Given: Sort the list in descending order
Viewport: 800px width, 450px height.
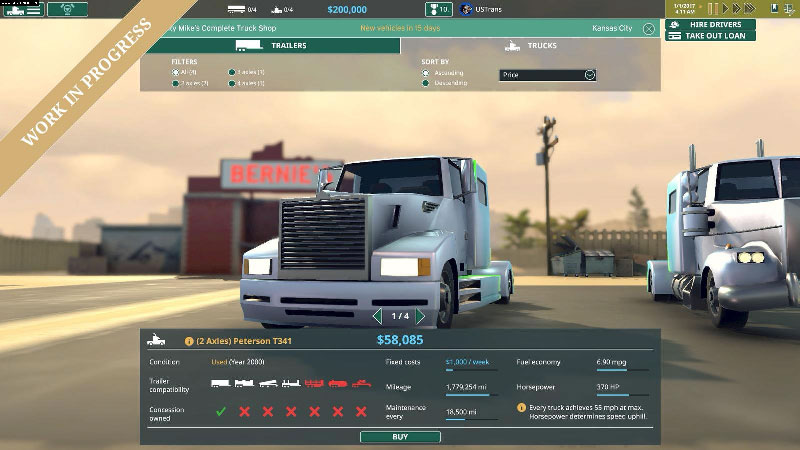Looking at the screenshot, I should pyautogui.click(x=426, y=83).
